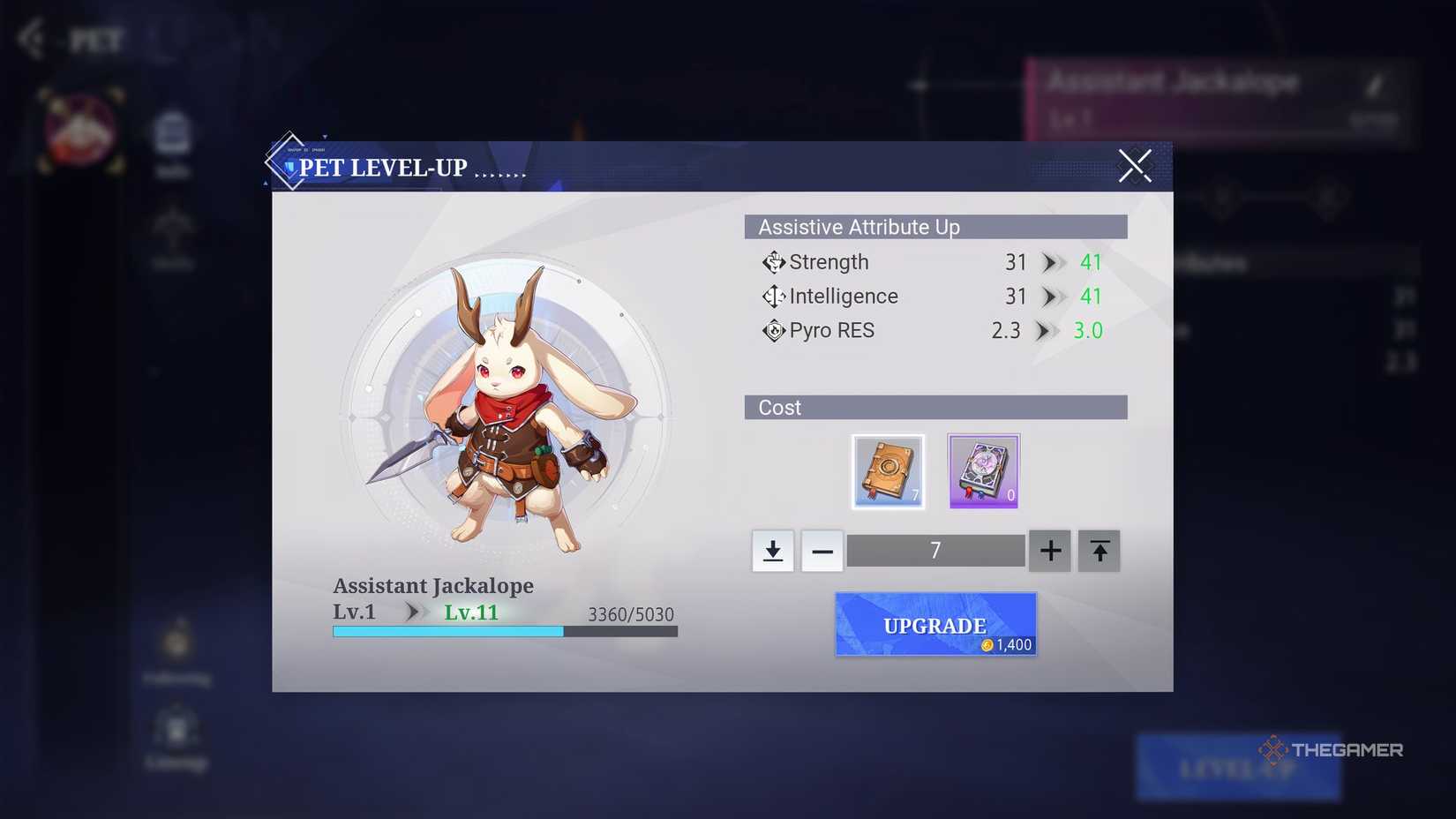Click the pet experience progress bar
Viewport: 1456px width, 819px height.
coord(503,631)
